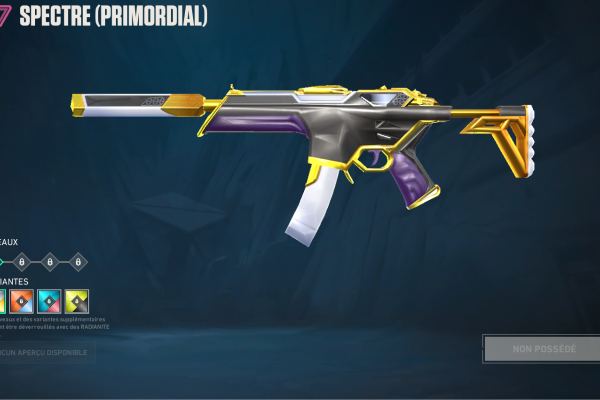Select the orange and blue variant swatch
The width and height of the screenshot is (600, 400).
23,300
